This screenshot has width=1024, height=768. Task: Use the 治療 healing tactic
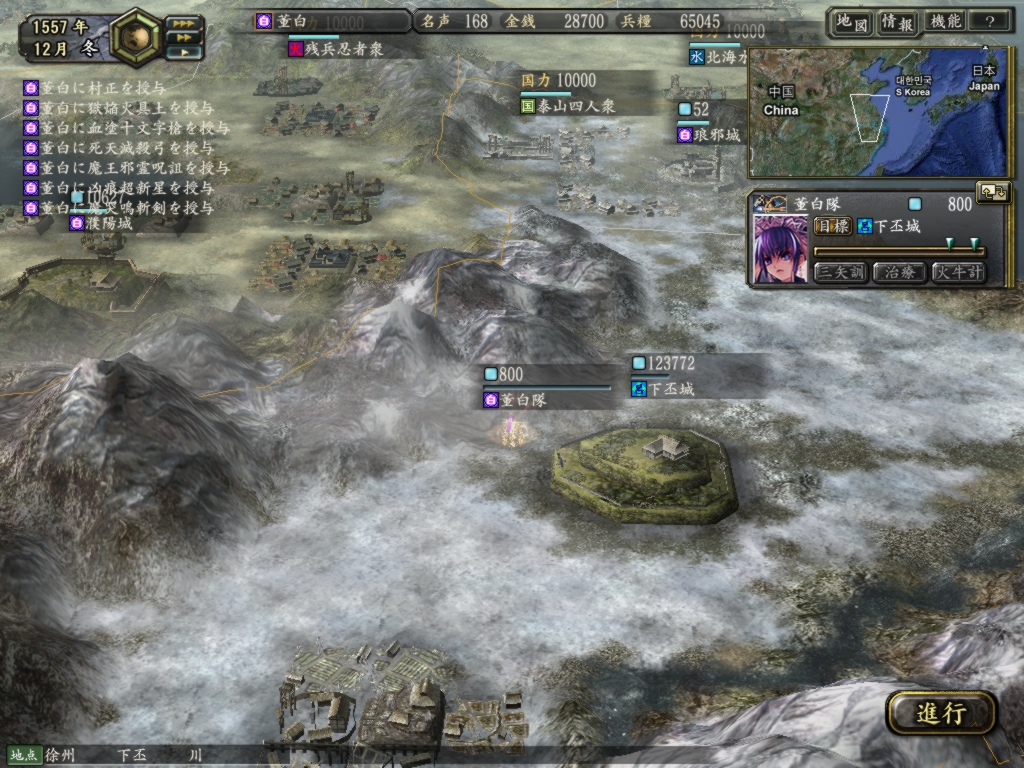(x=899, y=272)
